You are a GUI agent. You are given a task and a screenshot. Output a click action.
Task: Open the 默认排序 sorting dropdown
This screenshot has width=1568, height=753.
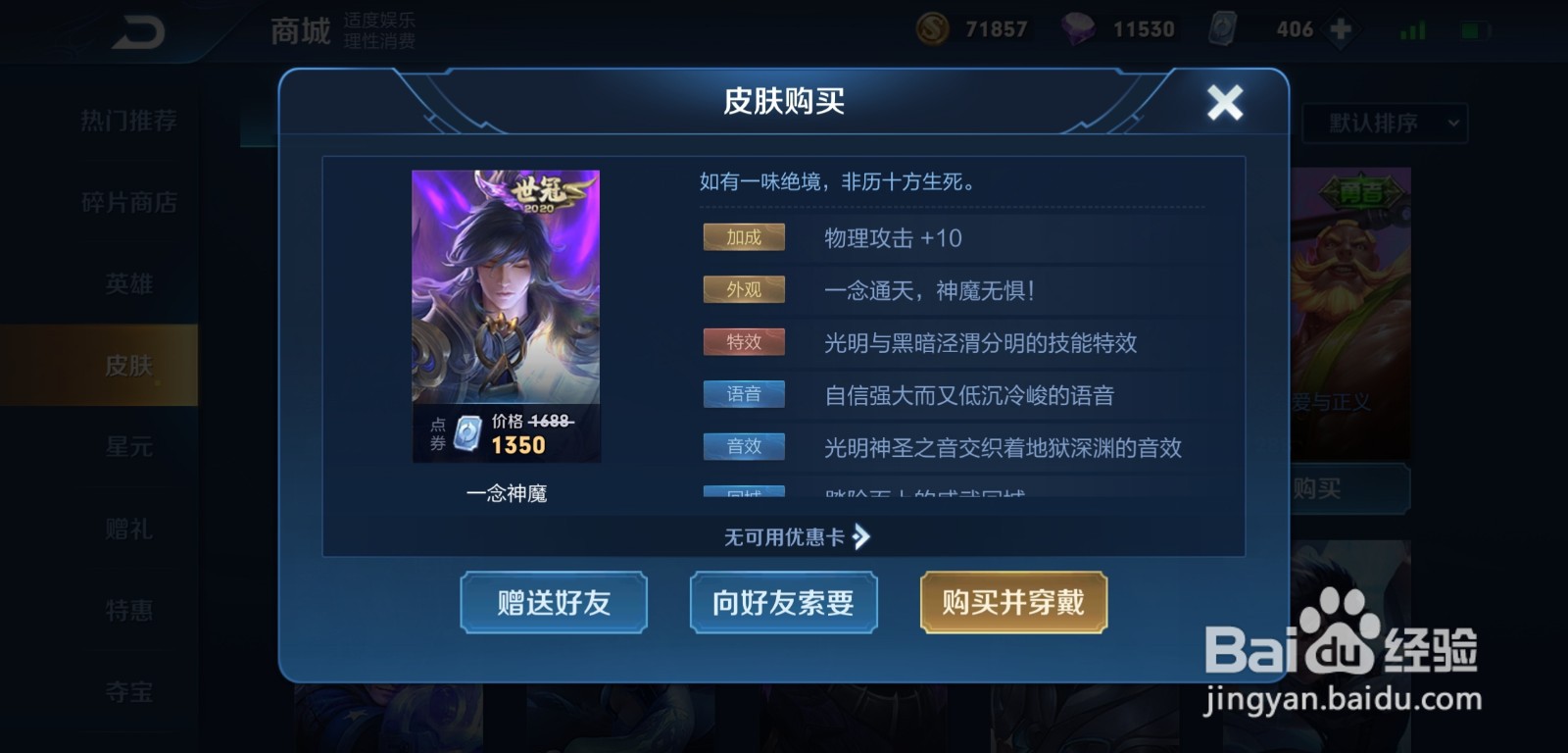point(1384,124)
